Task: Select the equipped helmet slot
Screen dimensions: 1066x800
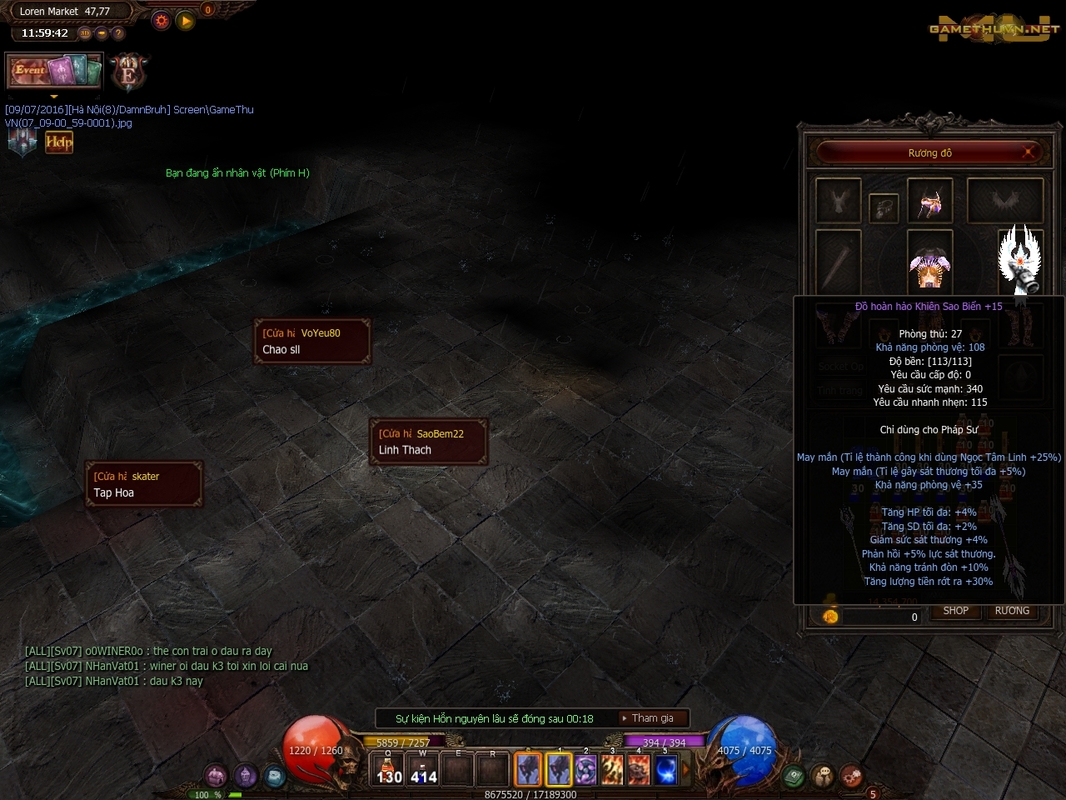Action: pos(929,200)
